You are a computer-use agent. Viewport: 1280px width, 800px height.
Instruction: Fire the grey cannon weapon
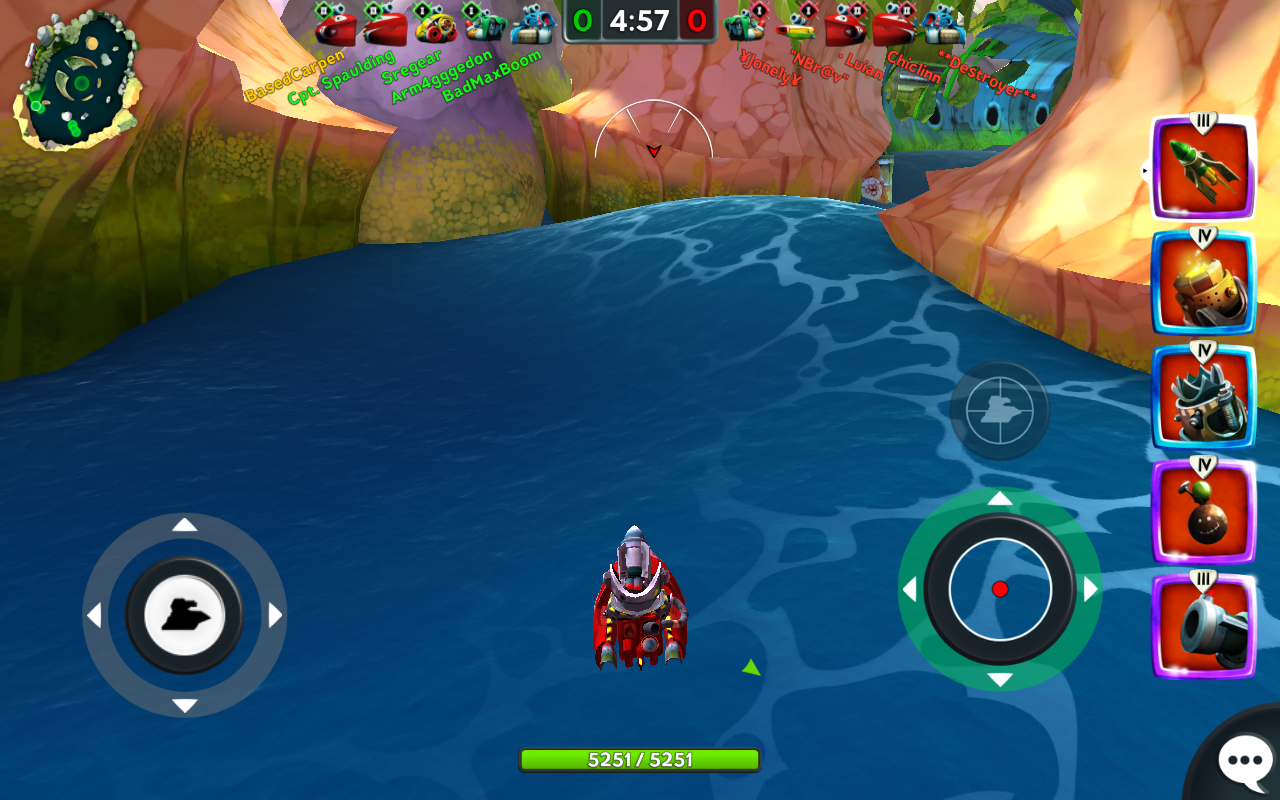click(x=1203, y=627)
